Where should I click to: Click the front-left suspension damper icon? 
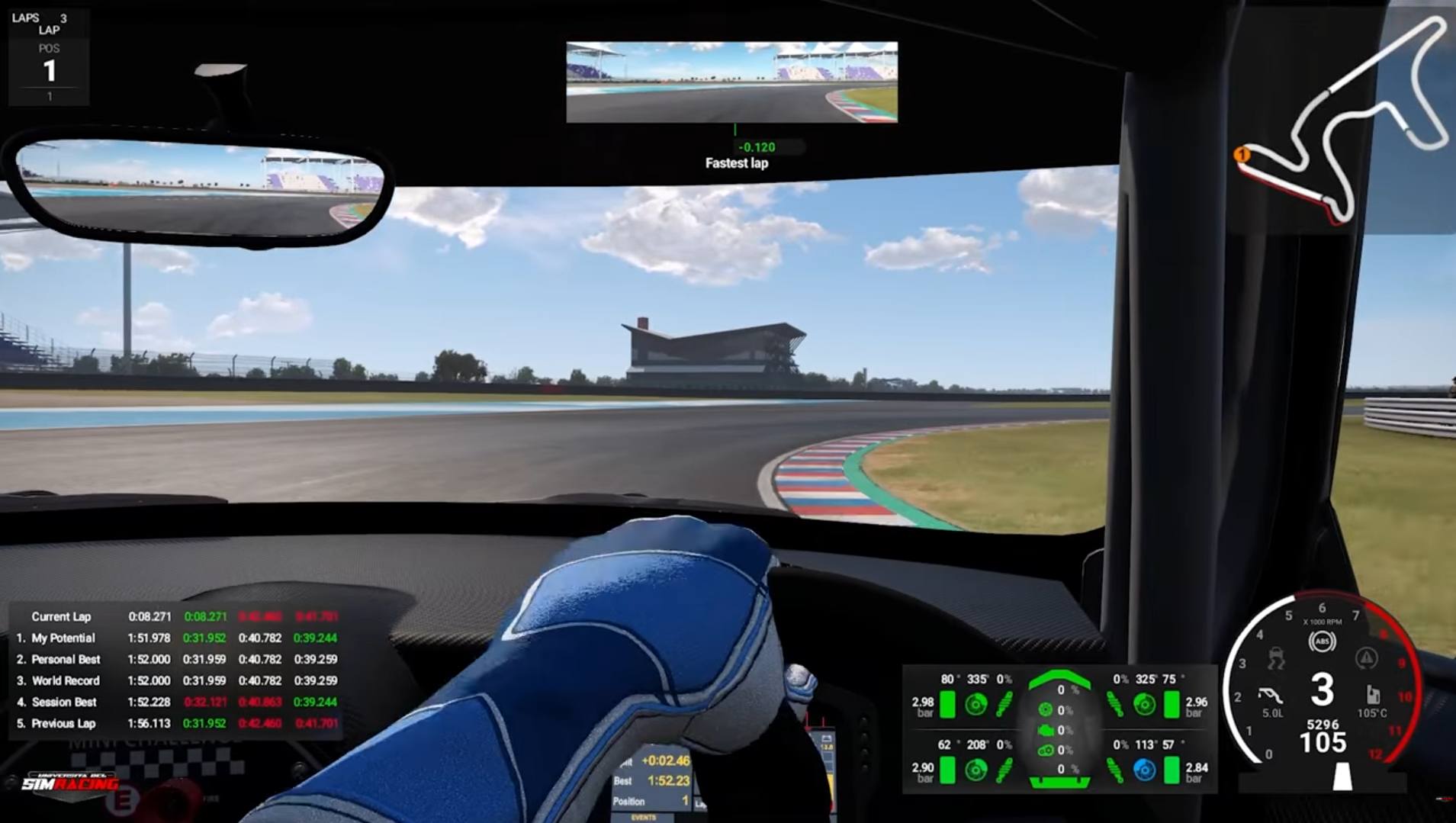pos(1004,704)
